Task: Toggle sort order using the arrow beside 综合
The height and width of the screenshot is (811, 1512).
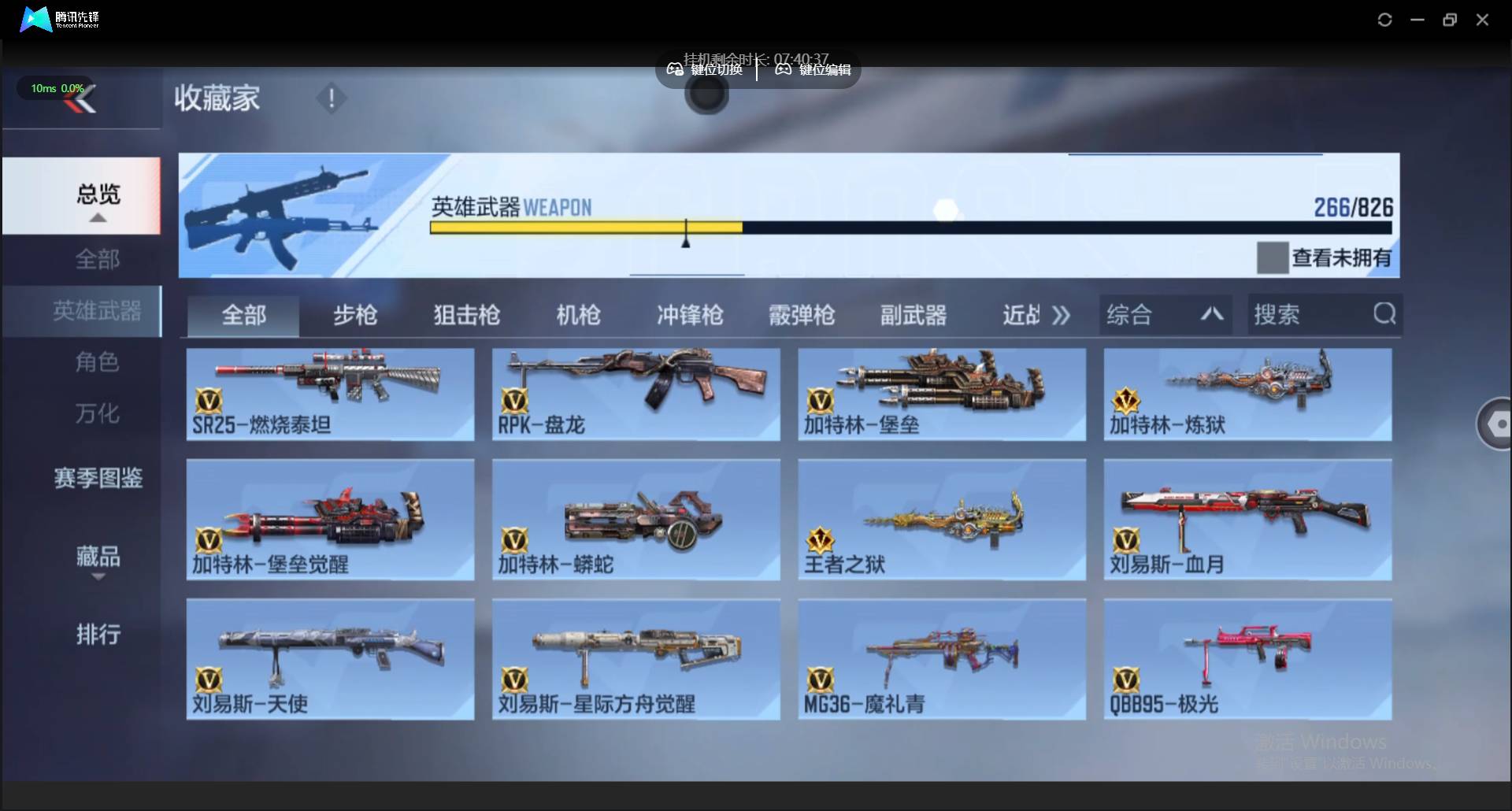Action: (1211, 314)
